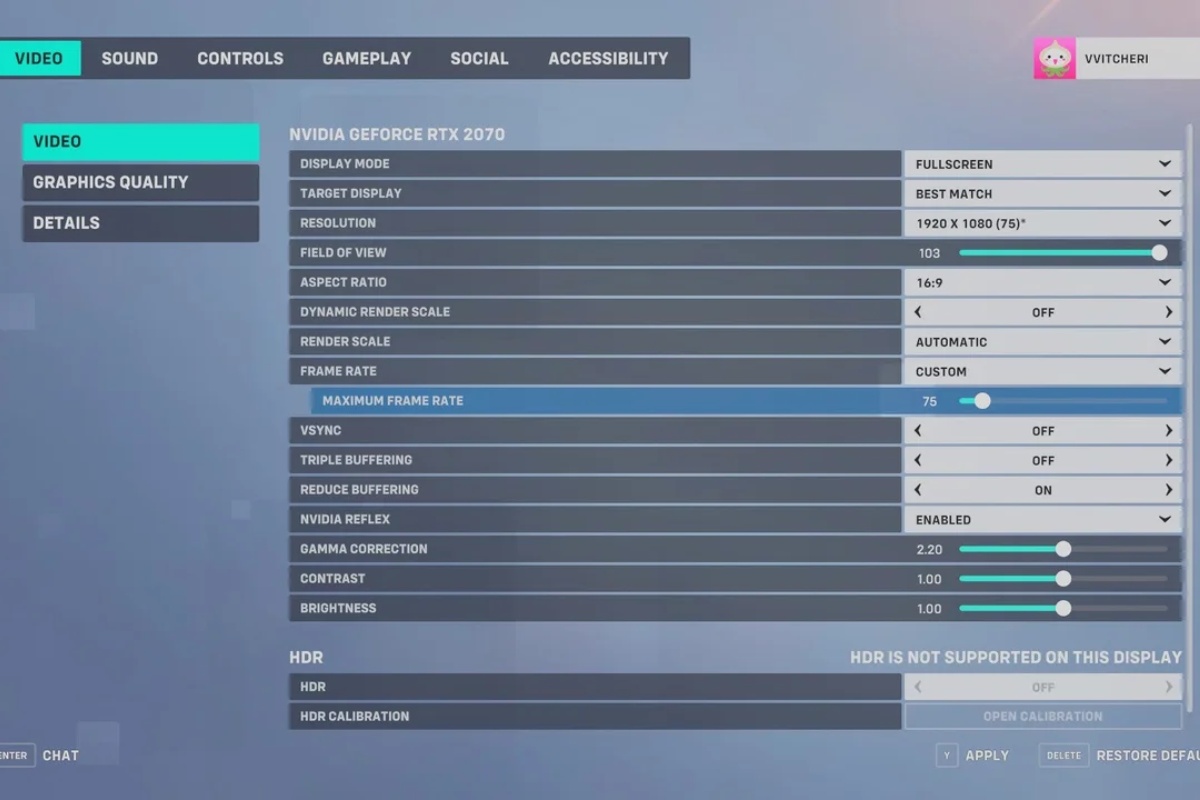Open the Frame Rate dropdown
The height and width of the screenshot is (800, 1200).
[x=1042, y=371]
